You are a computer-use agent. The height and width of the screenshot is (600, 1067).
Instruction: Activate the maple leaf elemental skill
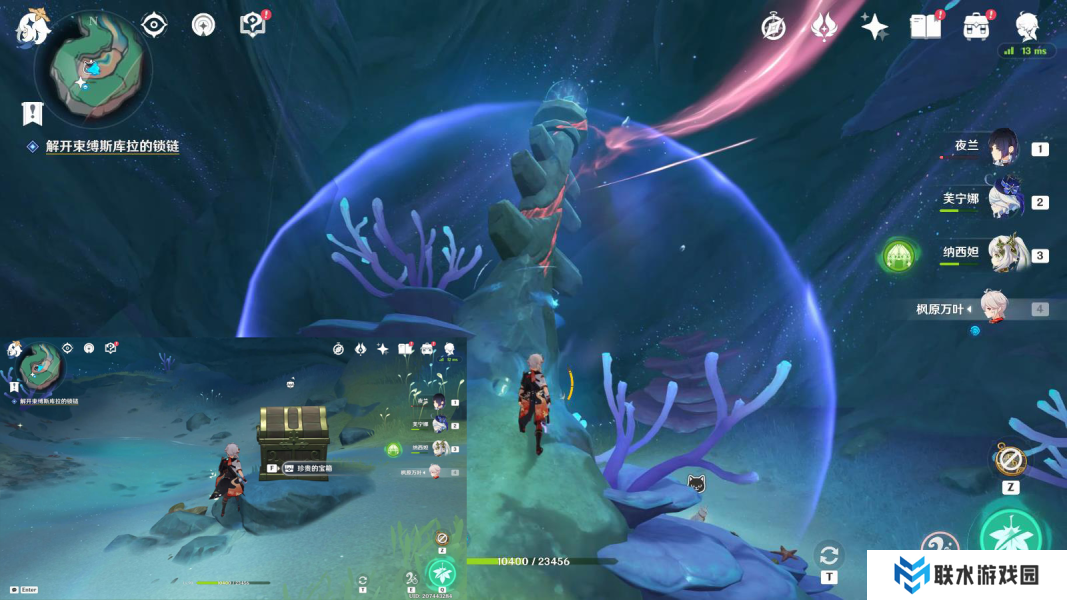click(x=1009, y=538)
